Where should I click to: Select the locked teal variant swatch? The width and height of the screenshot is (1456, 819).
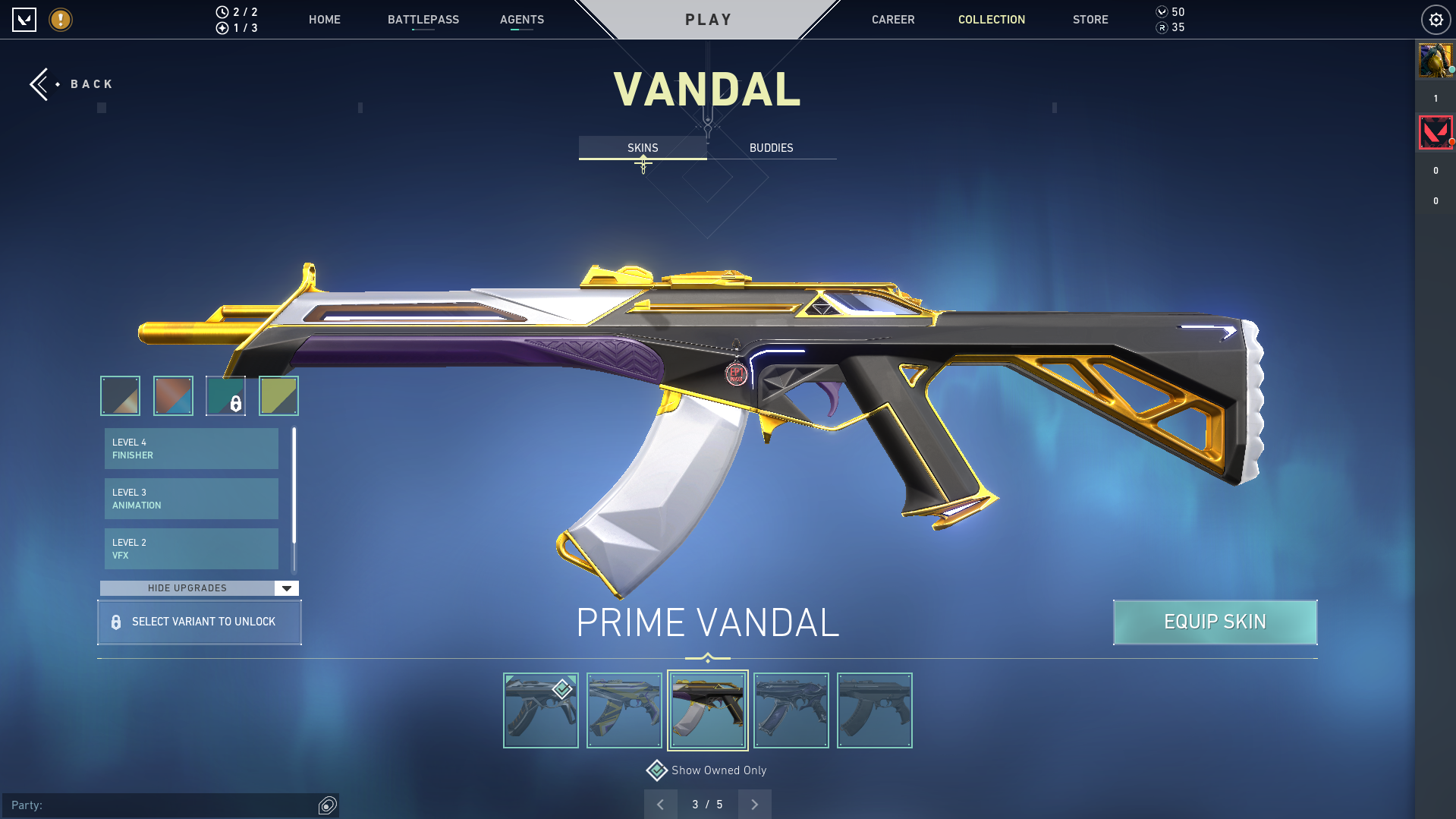click(x=225, y=395)
